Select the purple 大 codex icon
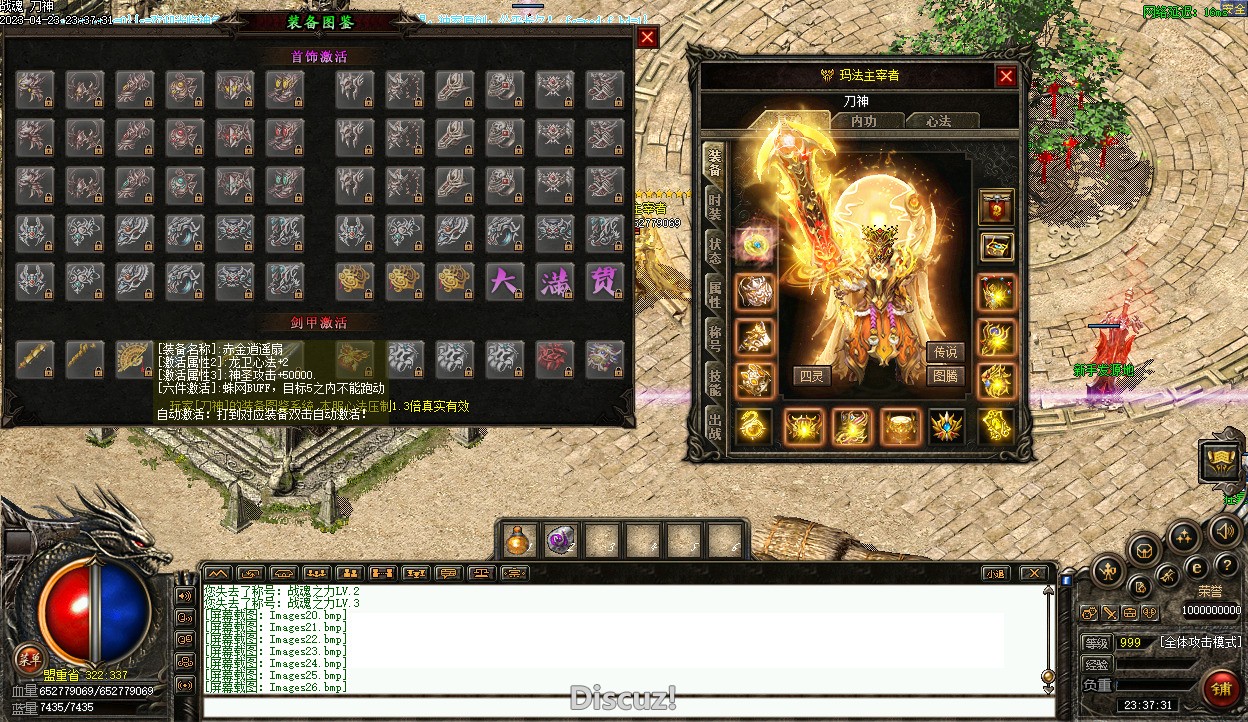This screenshot has width=1248, height=722. click(504, 281)
